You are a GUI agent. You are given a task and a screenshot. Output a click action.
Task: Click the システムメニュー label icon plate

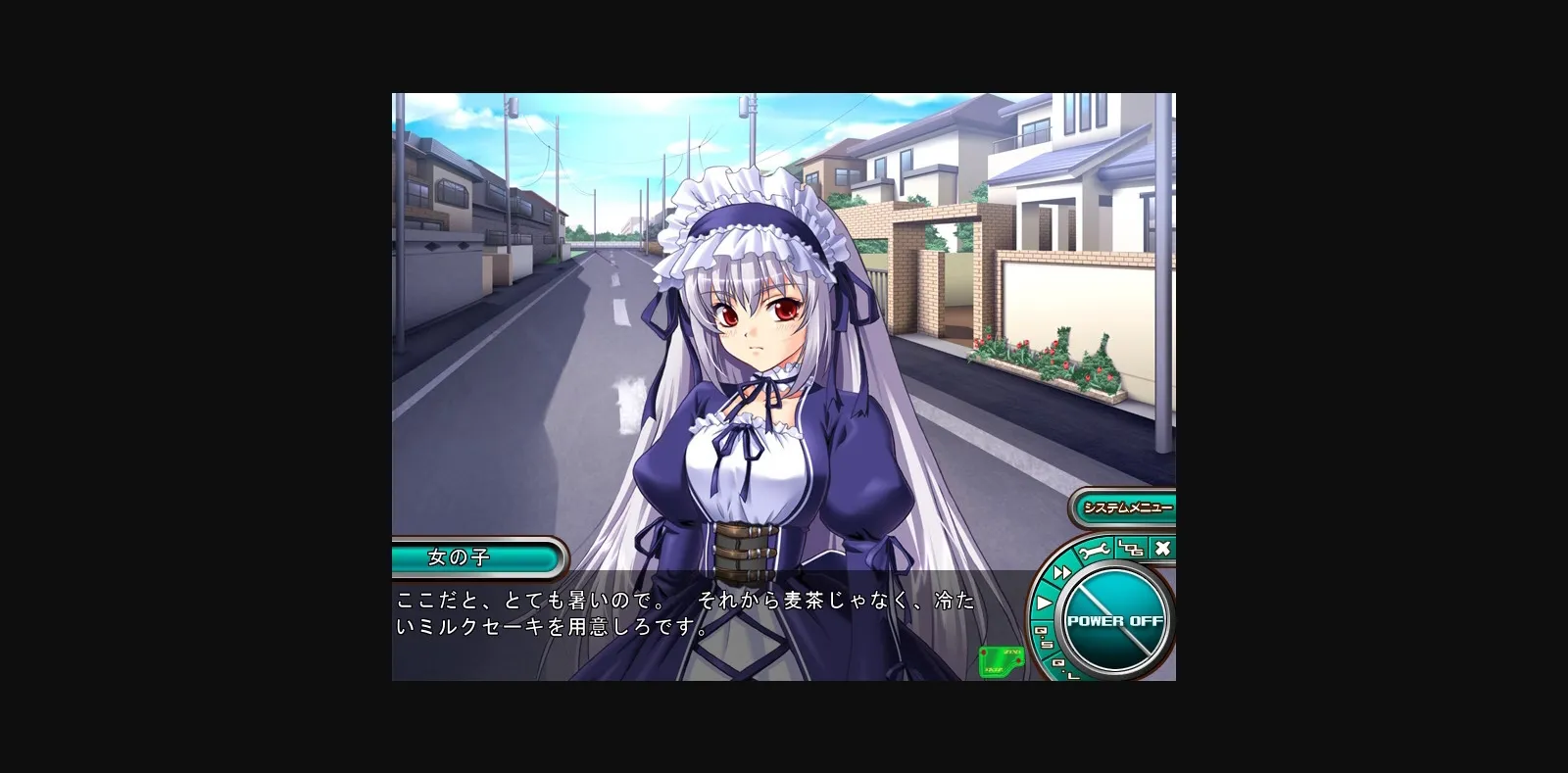(1125, 508)
